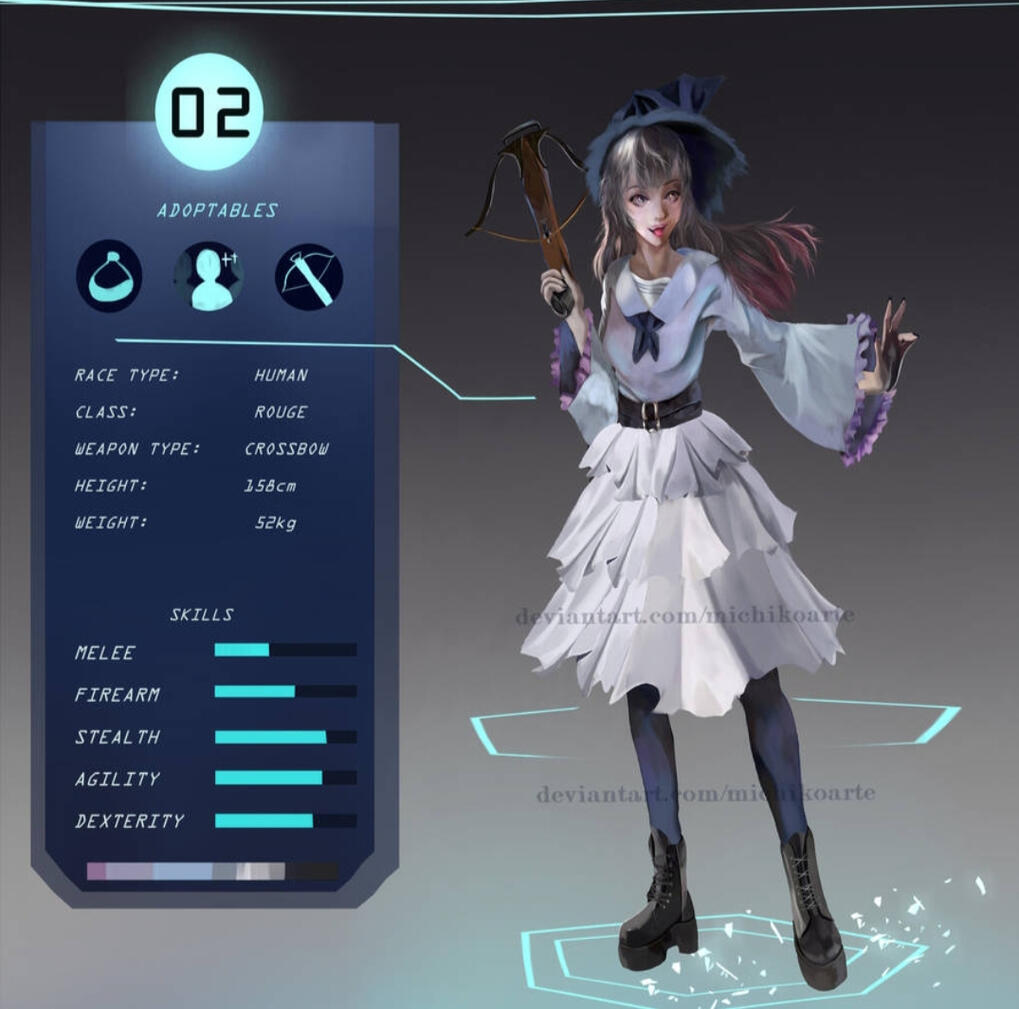Screen dimensions: 1019x1009
Task: Click the glowing 02 number badge
Action: pyautogui.click(x=210, y=112)
